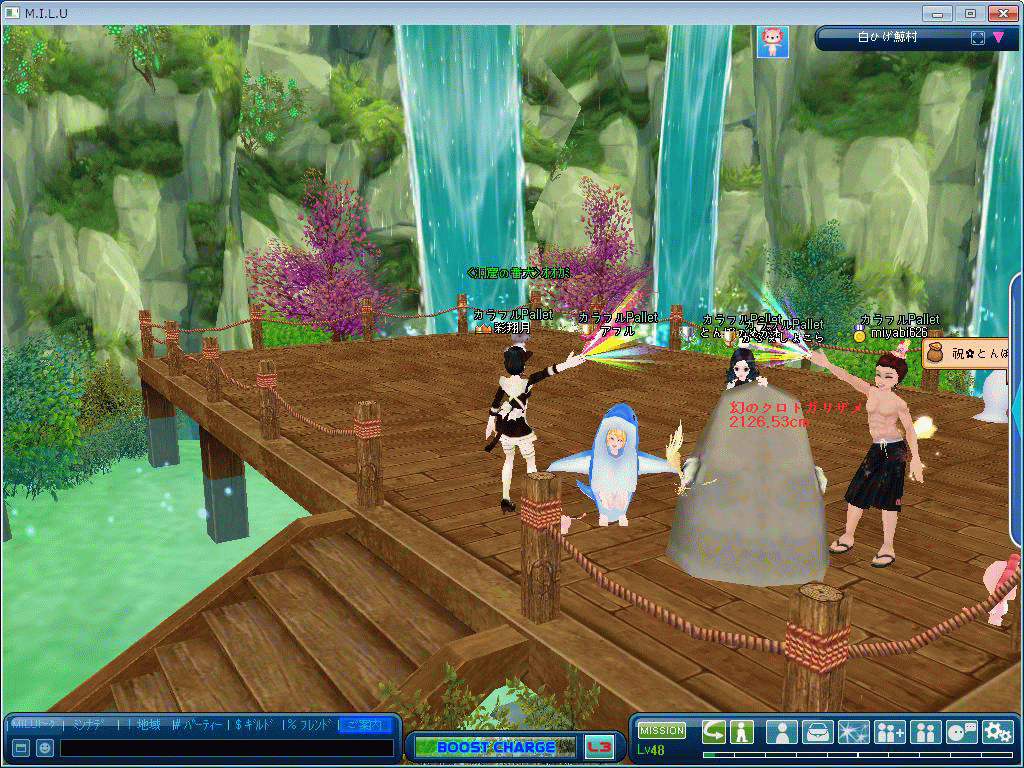Screen dimensions: 1024x768
Task: Open the character profile silhouette icon
Action: coord(782,732)
